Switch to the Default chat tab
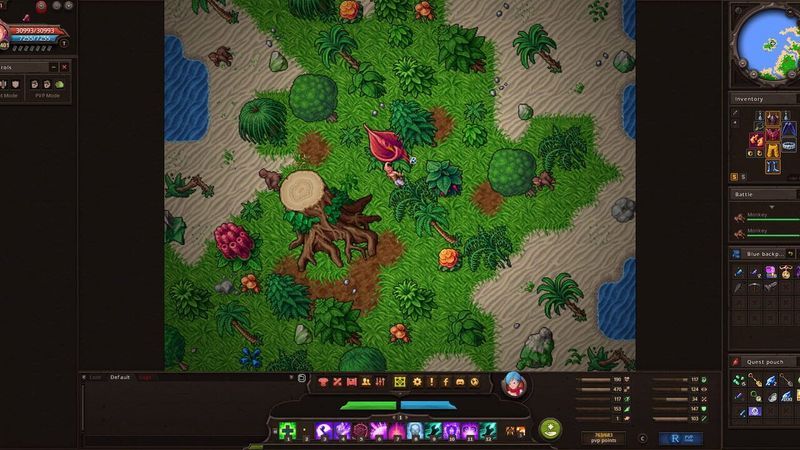The height and width of the screenshot is (450, 800). [120, 377]
